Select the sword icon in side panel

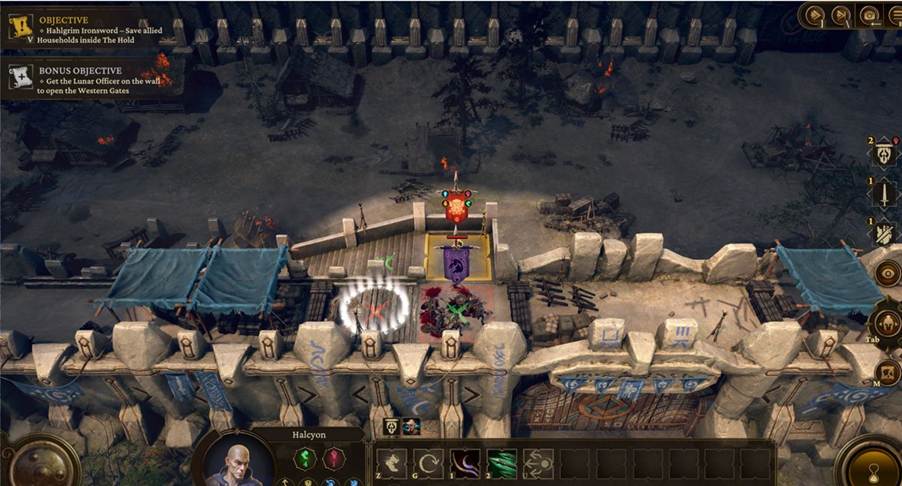point(885,193)
